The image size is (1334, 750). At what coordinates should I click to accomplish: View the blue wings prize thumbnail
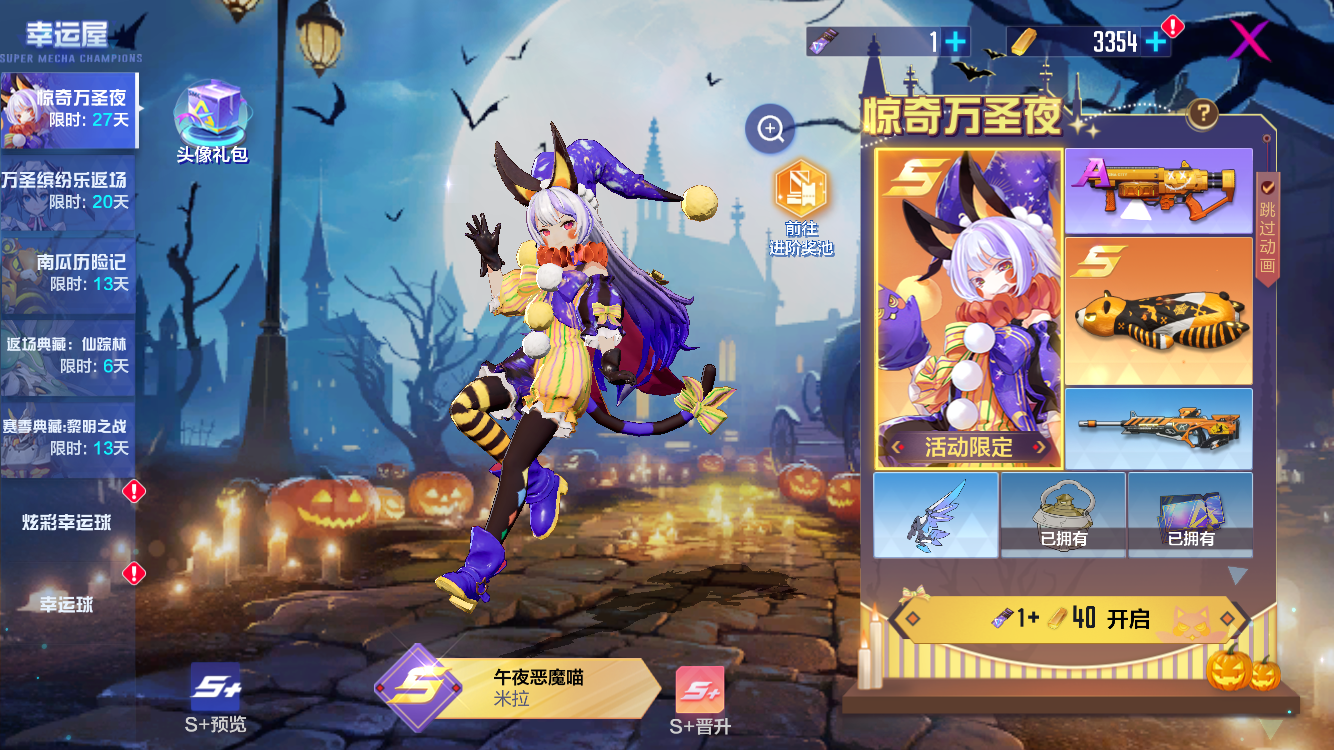[x=936, y=515]
